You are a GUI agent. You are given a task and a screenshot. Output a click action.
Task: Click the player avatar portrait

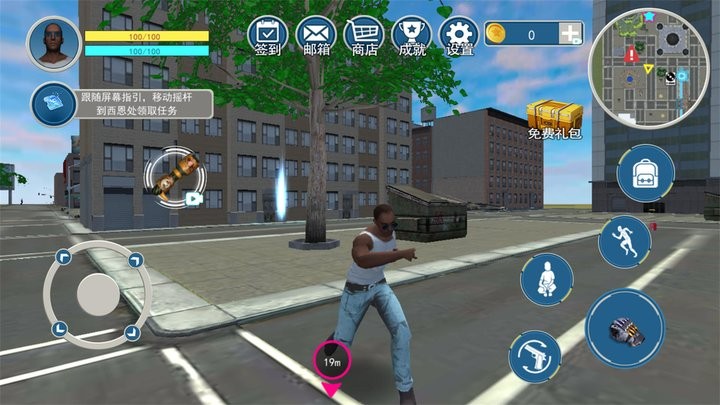point(54,42)
